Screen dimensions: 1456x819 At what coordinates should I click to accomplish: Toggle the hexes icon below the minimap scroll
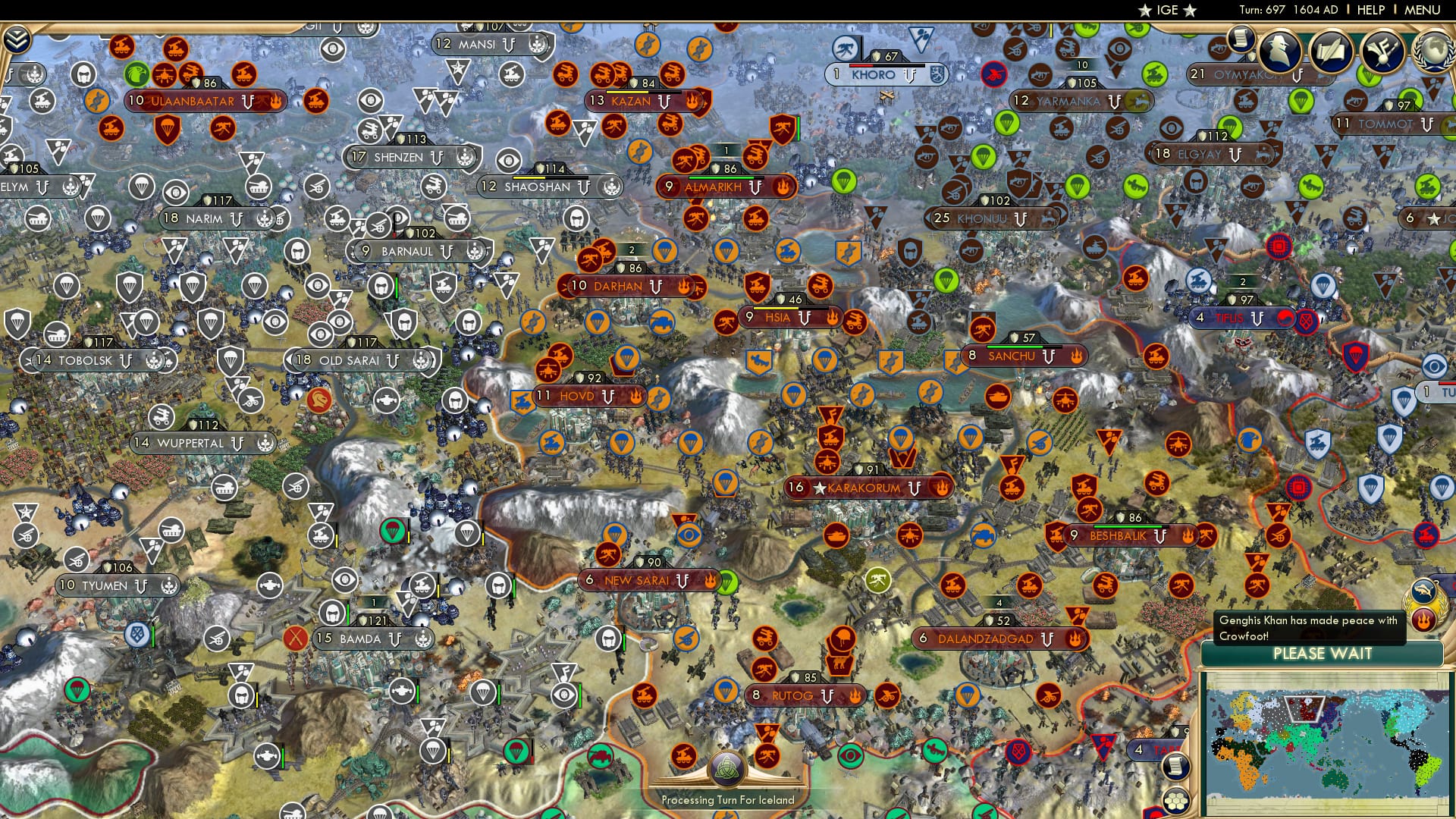pyautogui.click(x=1176, y=800)
